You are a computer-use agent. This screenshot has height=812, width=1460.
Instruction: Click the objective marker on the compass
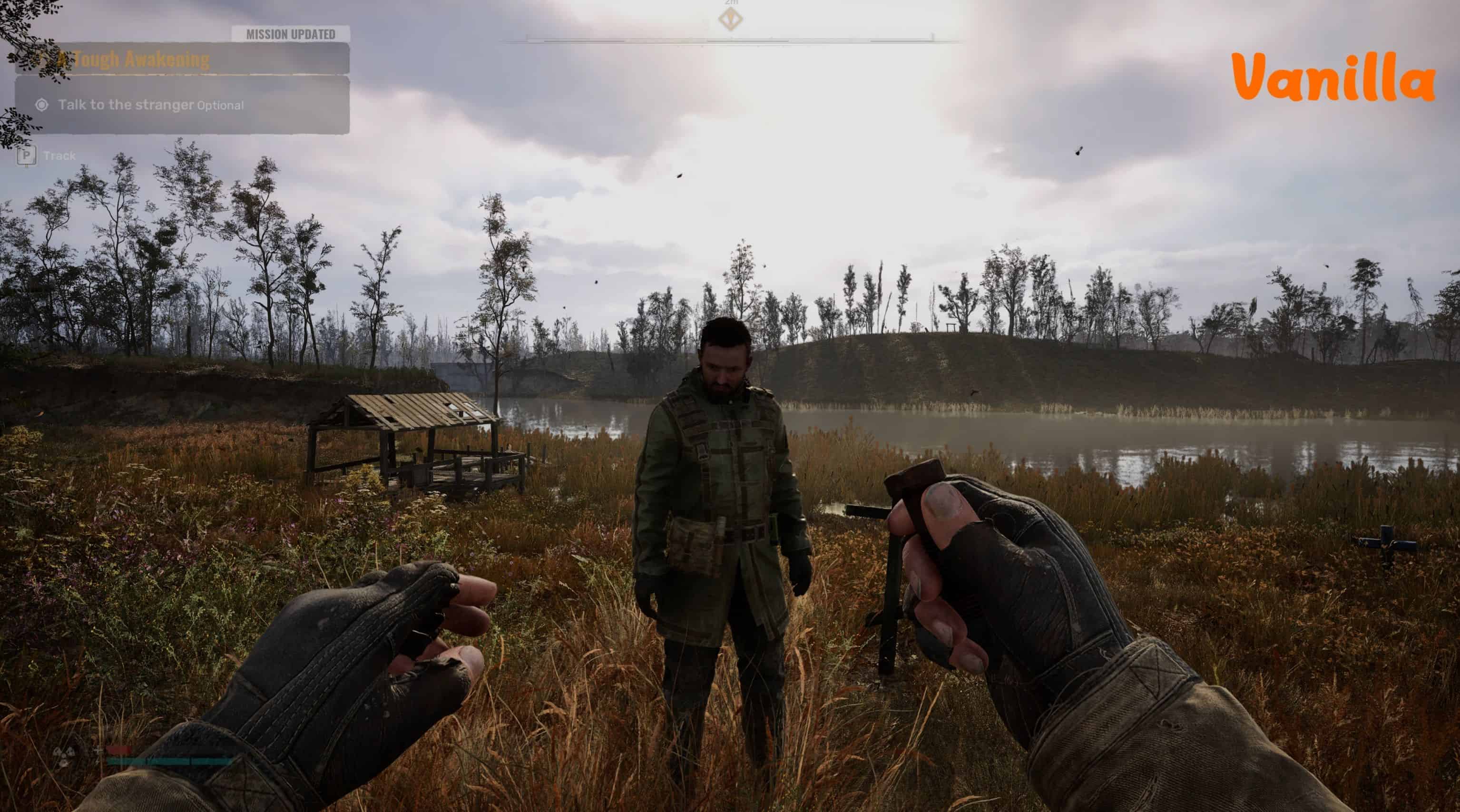pyautogui.click(x=731, y=20)
